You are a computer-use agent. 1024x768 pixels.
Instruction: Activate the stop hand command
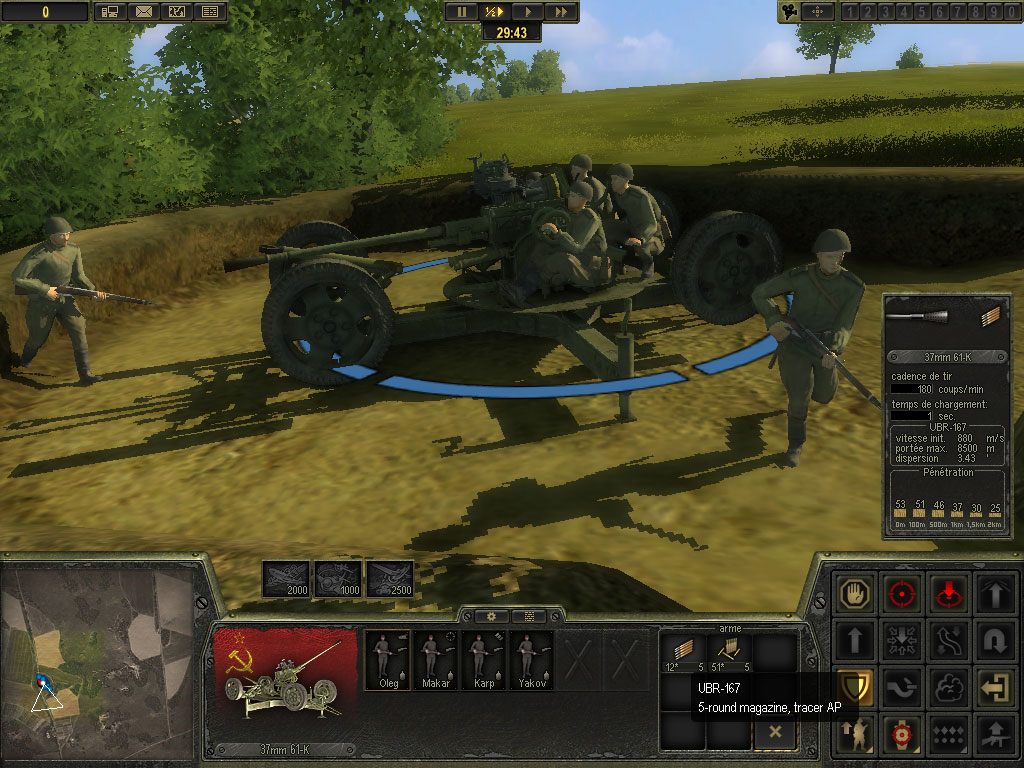pos(856,593)
